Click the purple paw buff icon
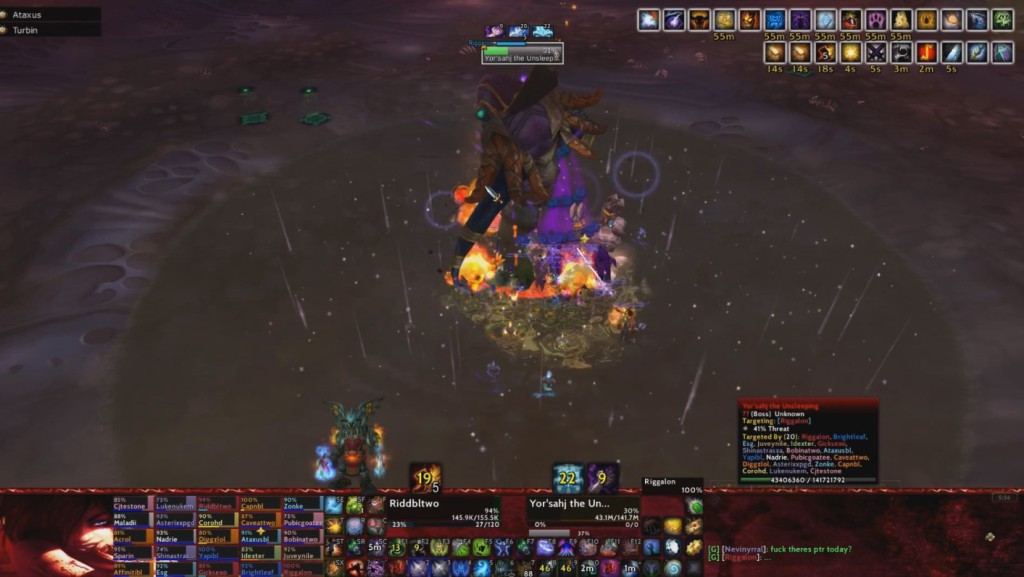 click(x=877, y=20)
